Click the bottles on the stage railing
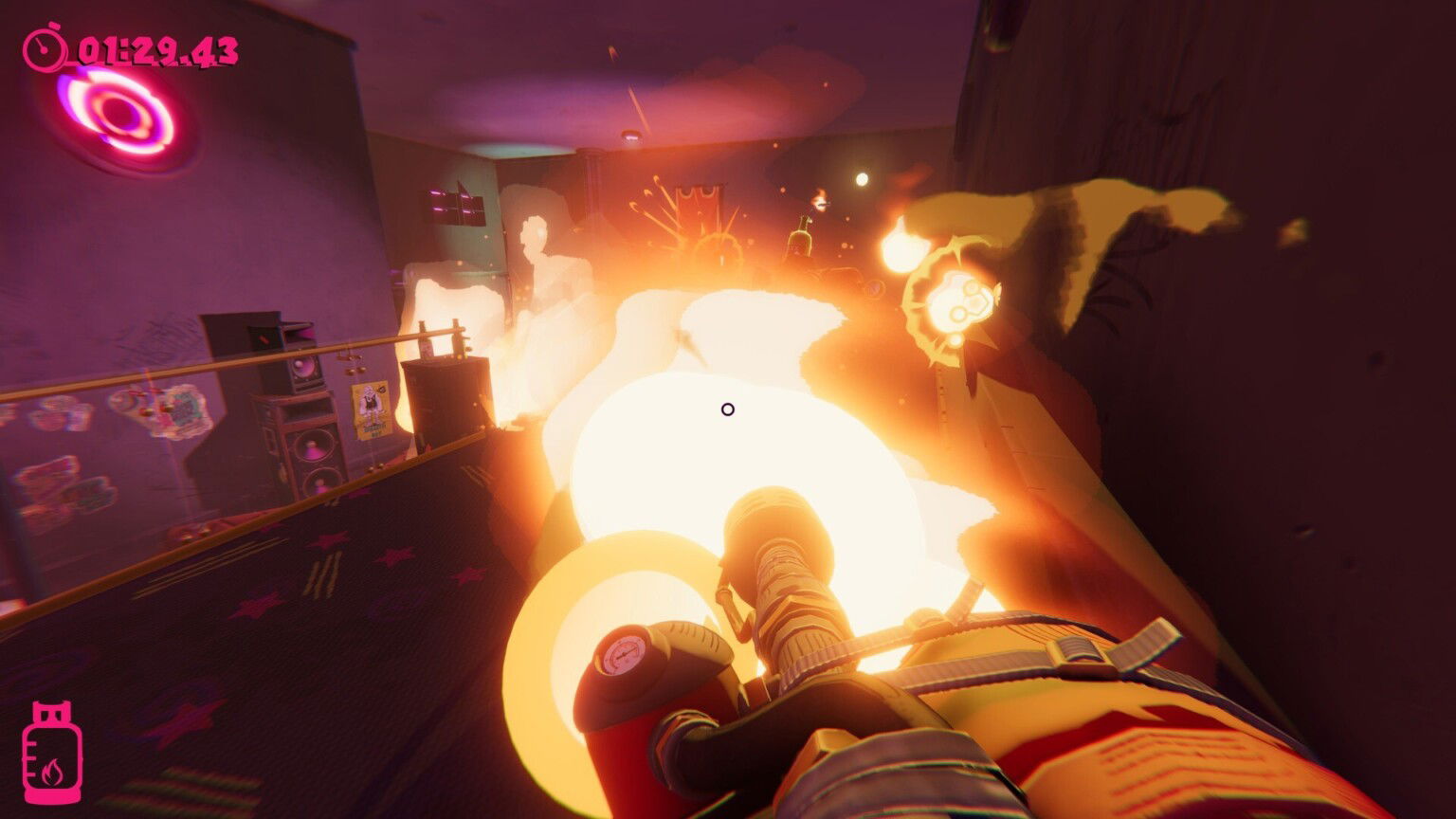 click(x=440, y=337)
